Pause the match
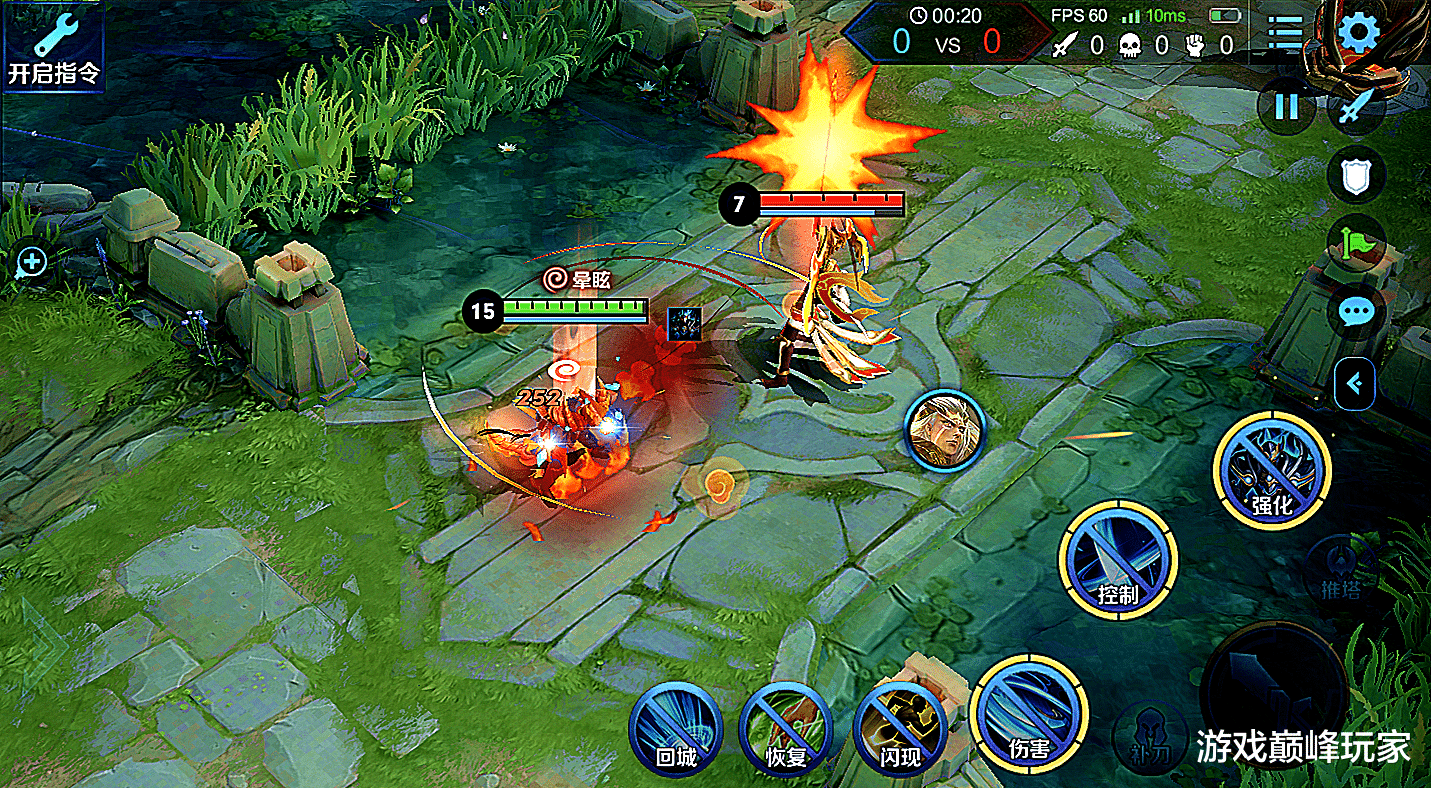1431x788 pixels. 1285,106
